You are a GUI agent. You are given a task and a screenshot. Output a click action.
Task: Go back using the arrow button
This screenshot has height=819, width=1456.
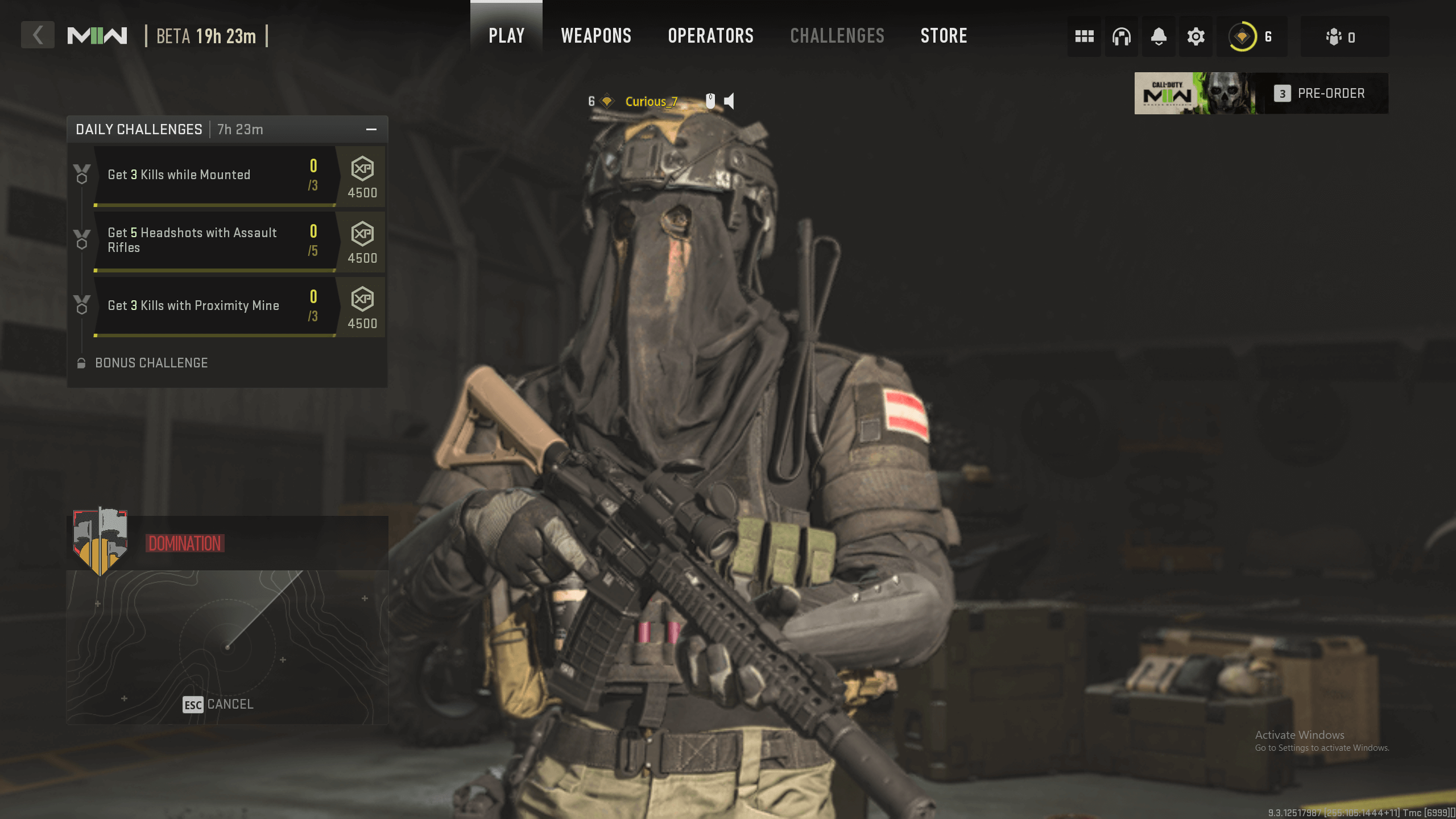click(x=38, y=35)
